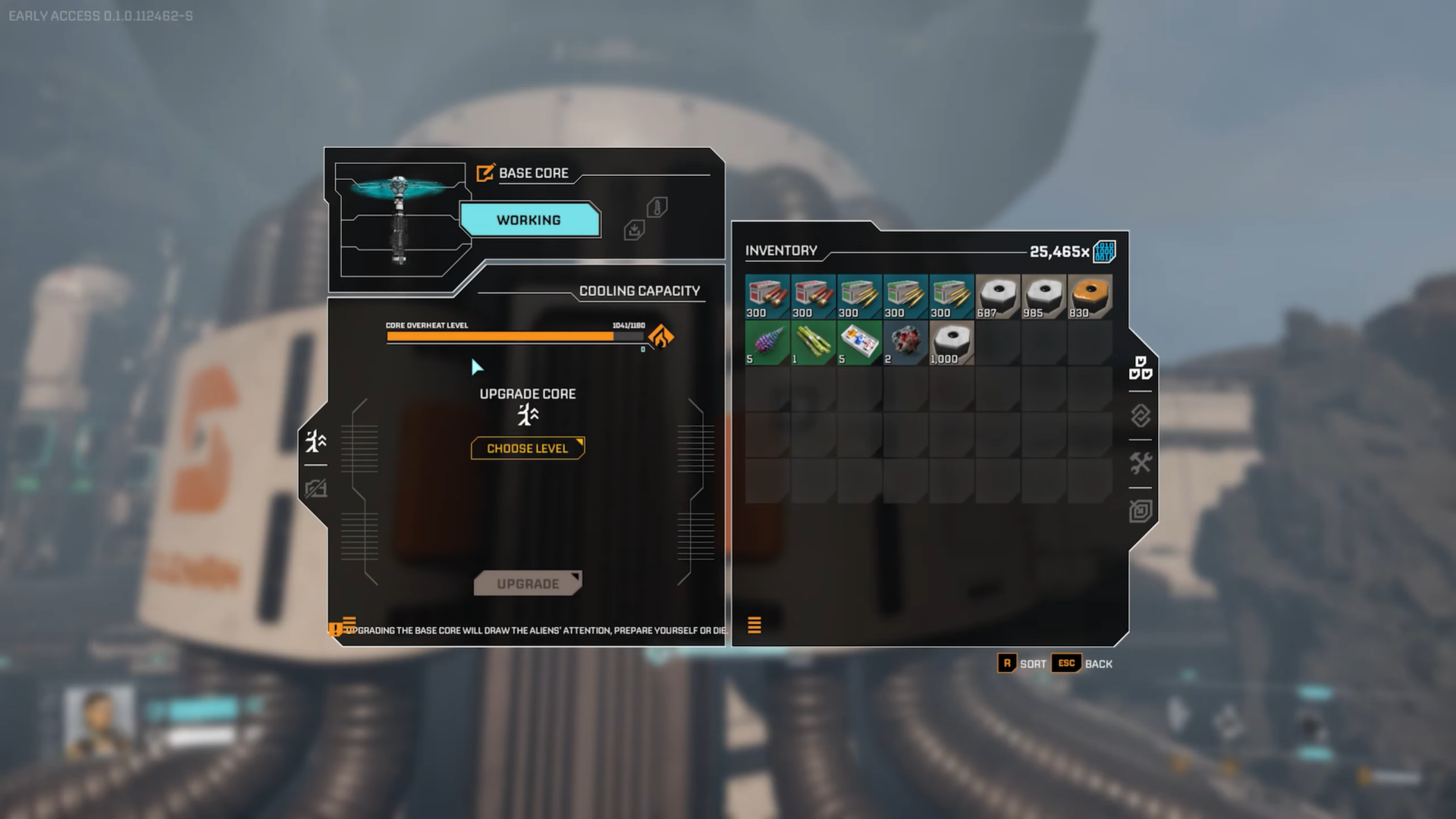Click the thermometer icon beside Working
The height and width of the screenshot is (819, 1456).
click(657, 207)
